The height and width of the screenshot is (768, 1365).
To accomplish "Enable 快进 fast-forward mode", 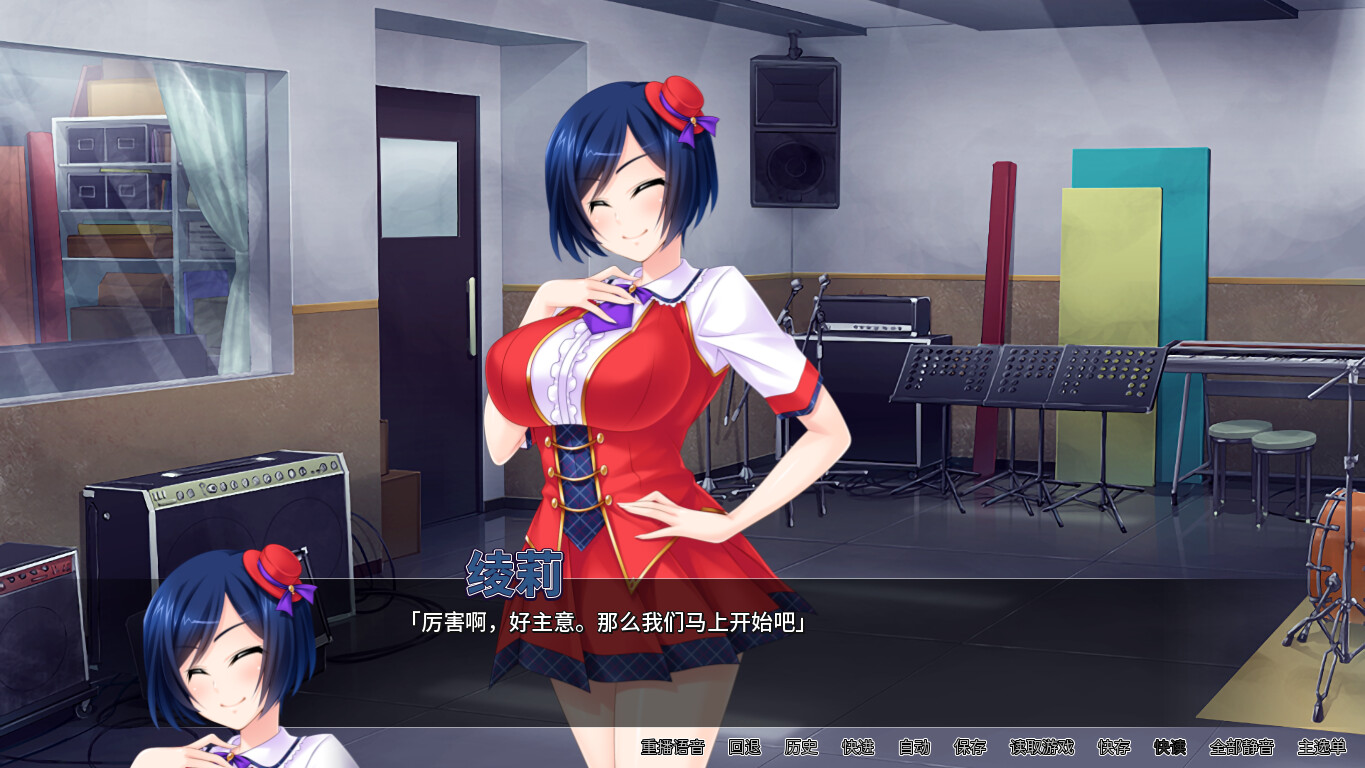I will point(858,747).
